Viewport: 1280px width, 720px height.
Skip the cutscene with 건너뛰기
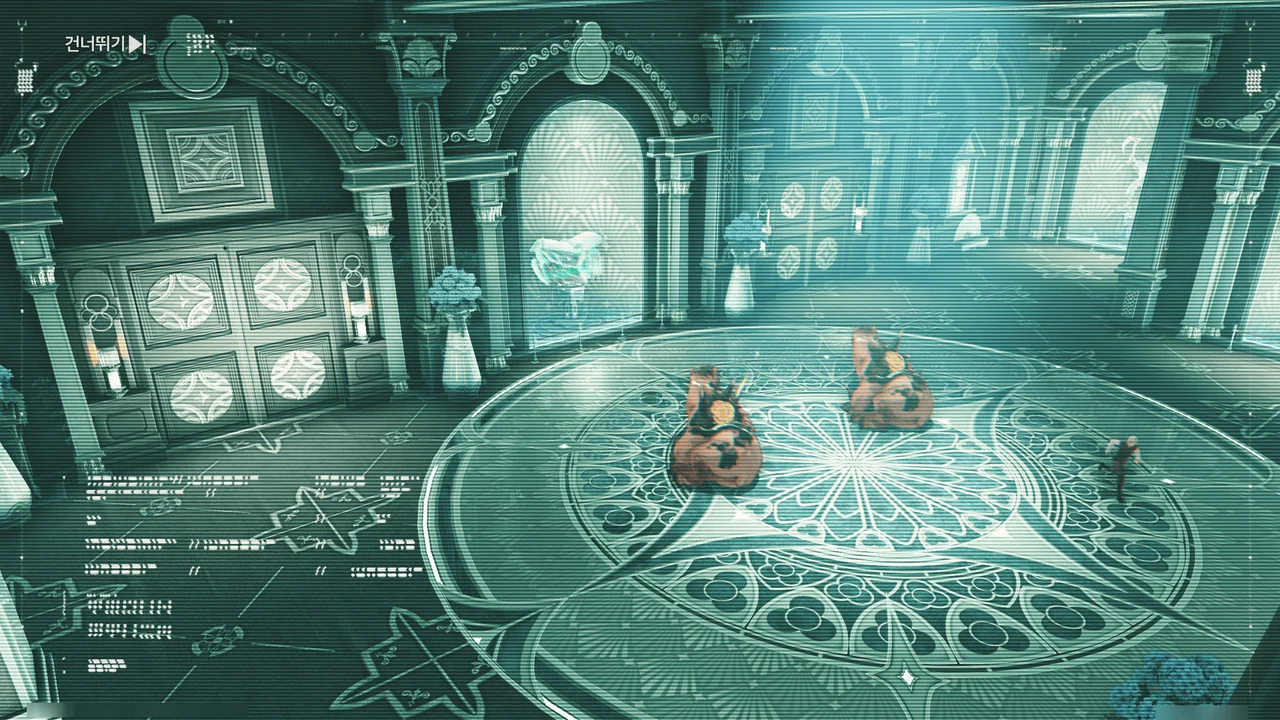point(105,44)
